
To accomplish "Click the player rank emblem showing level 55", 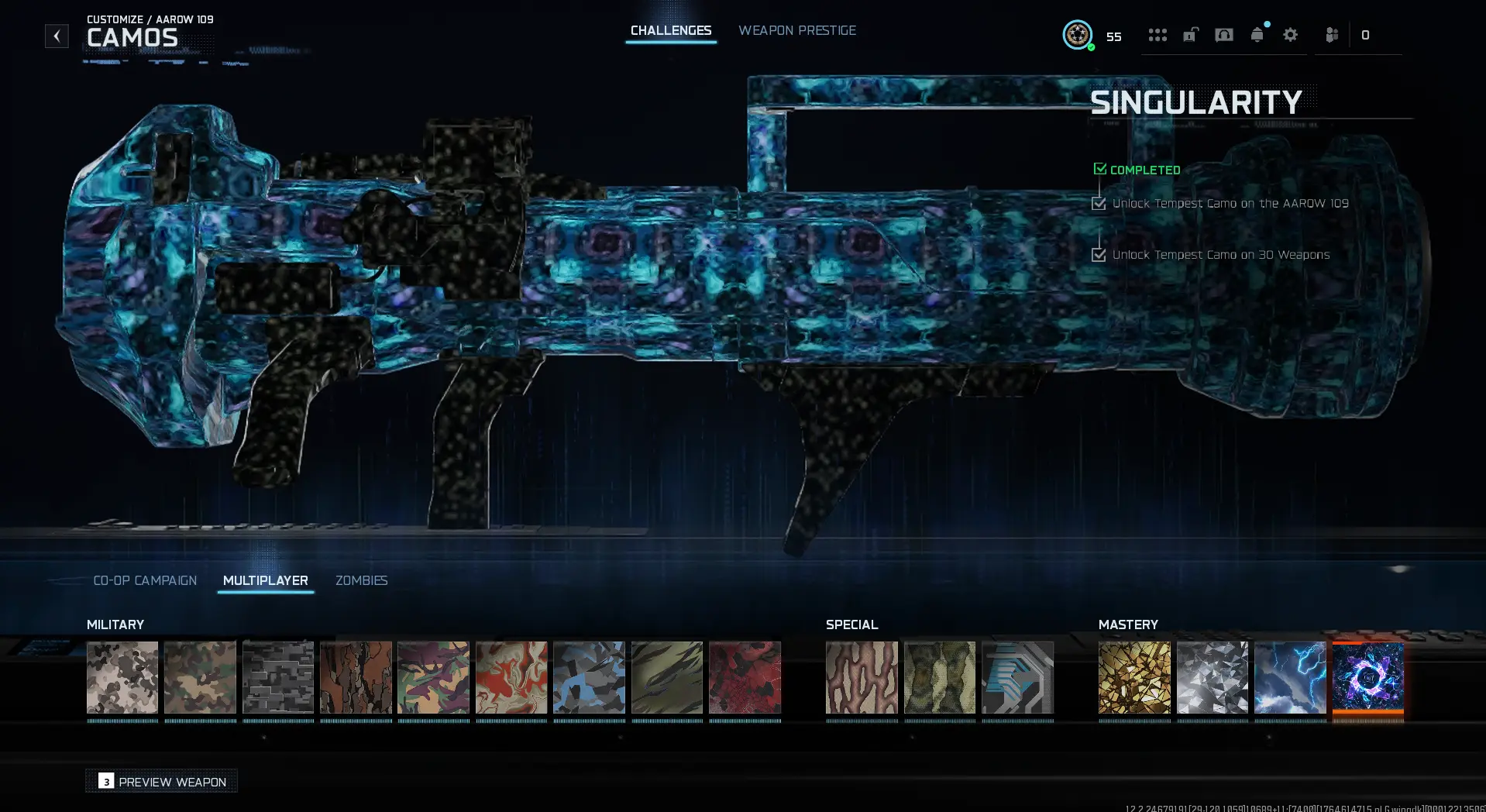I will [x=1078, y=35].
